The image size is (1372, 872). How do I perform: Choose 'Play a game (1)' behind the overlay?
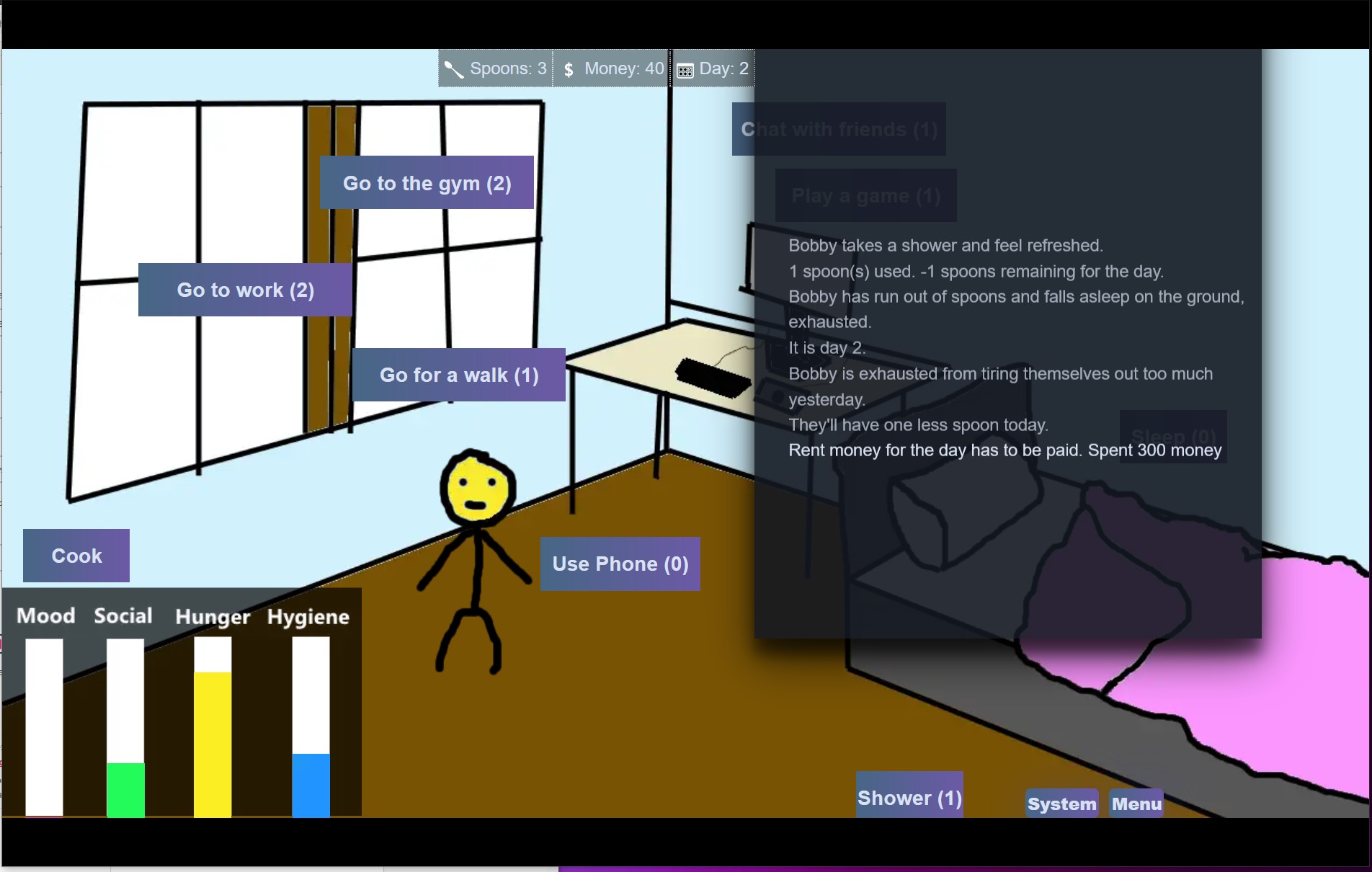[865, 195]
